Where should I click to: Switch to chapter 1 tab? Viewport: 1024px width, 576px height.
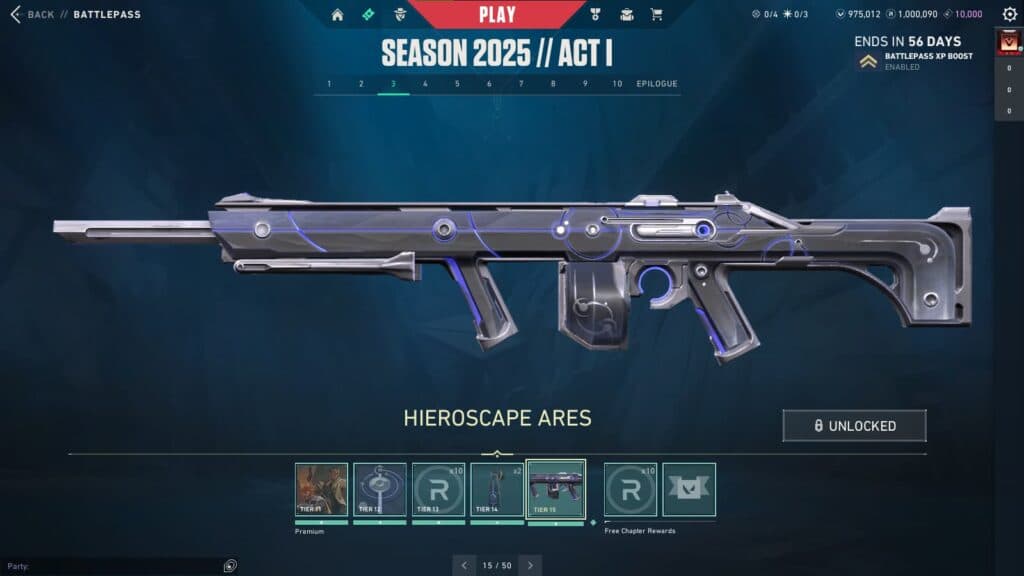329,84
